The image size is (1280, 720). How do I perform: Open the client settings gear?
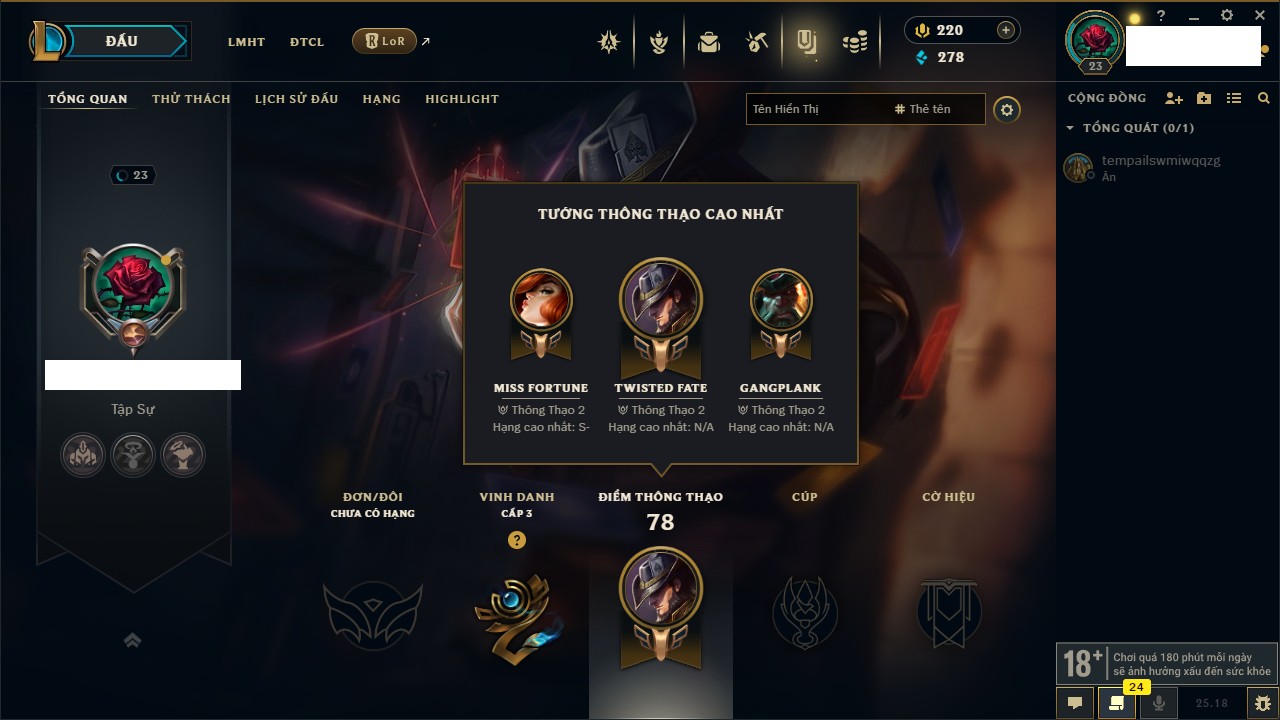1227,16
